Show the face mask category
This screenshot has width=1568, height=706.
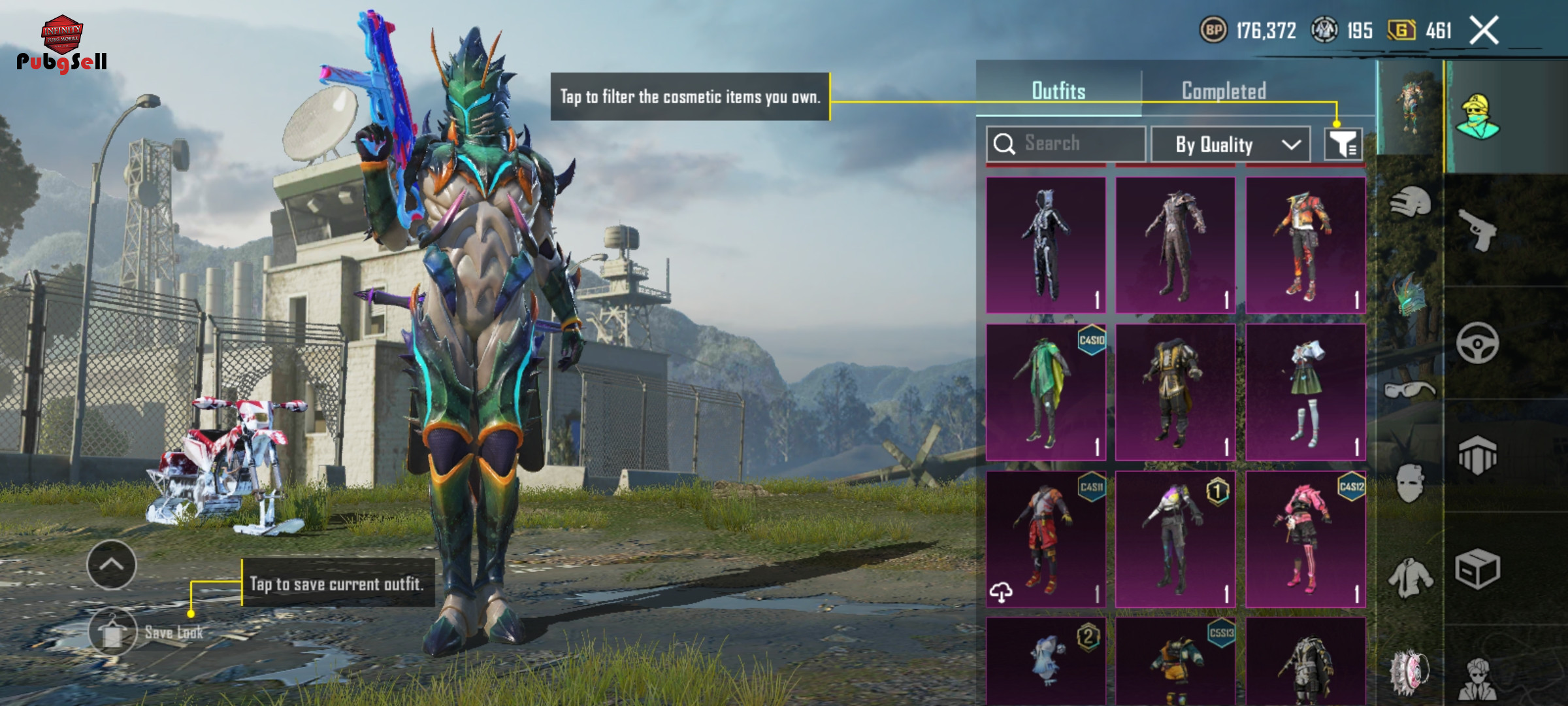click(x=1410, y=484)
